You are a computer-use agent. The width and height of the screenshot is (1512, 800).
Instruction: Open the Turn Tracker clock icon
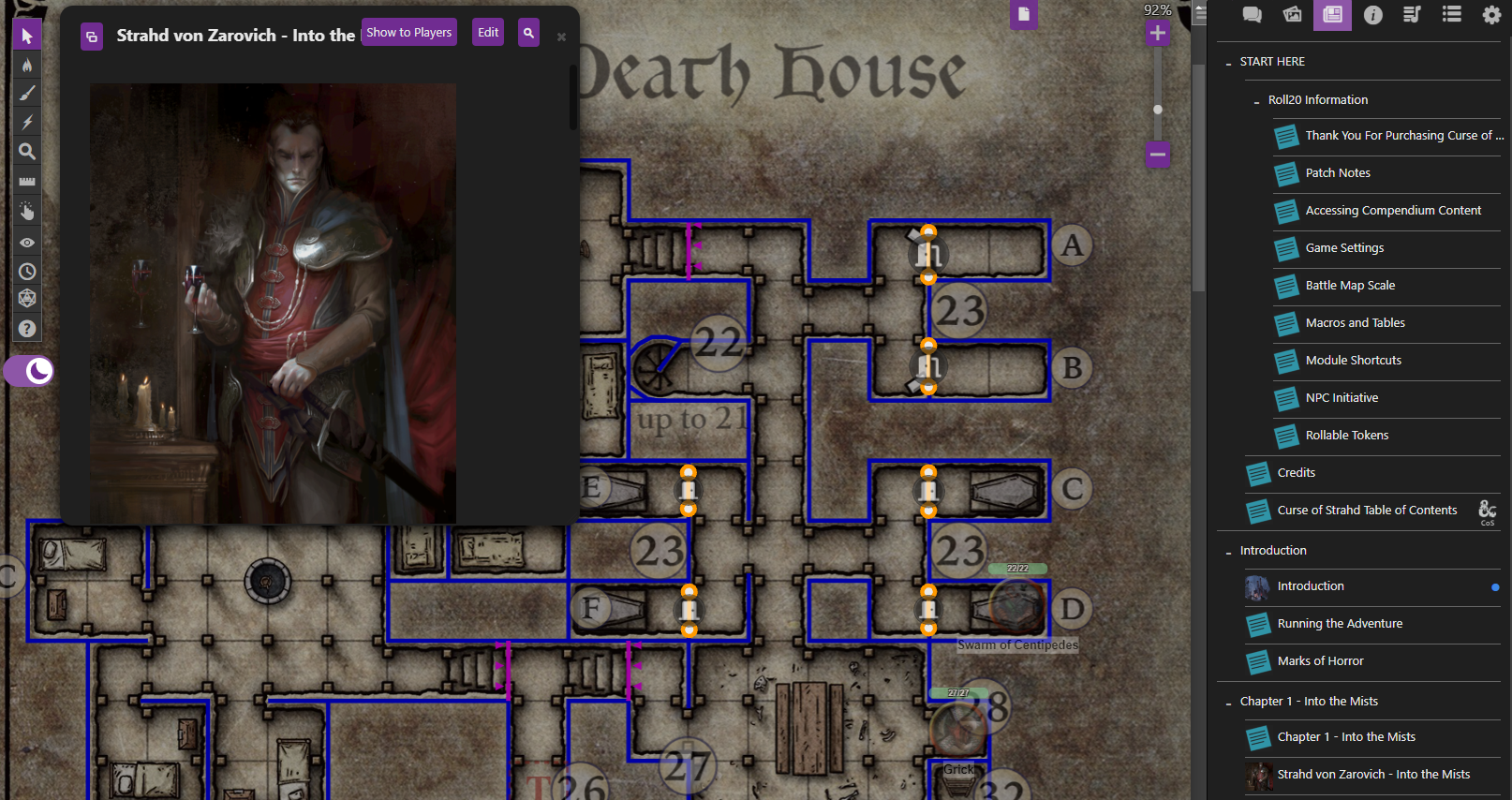[x=26, y=271]
